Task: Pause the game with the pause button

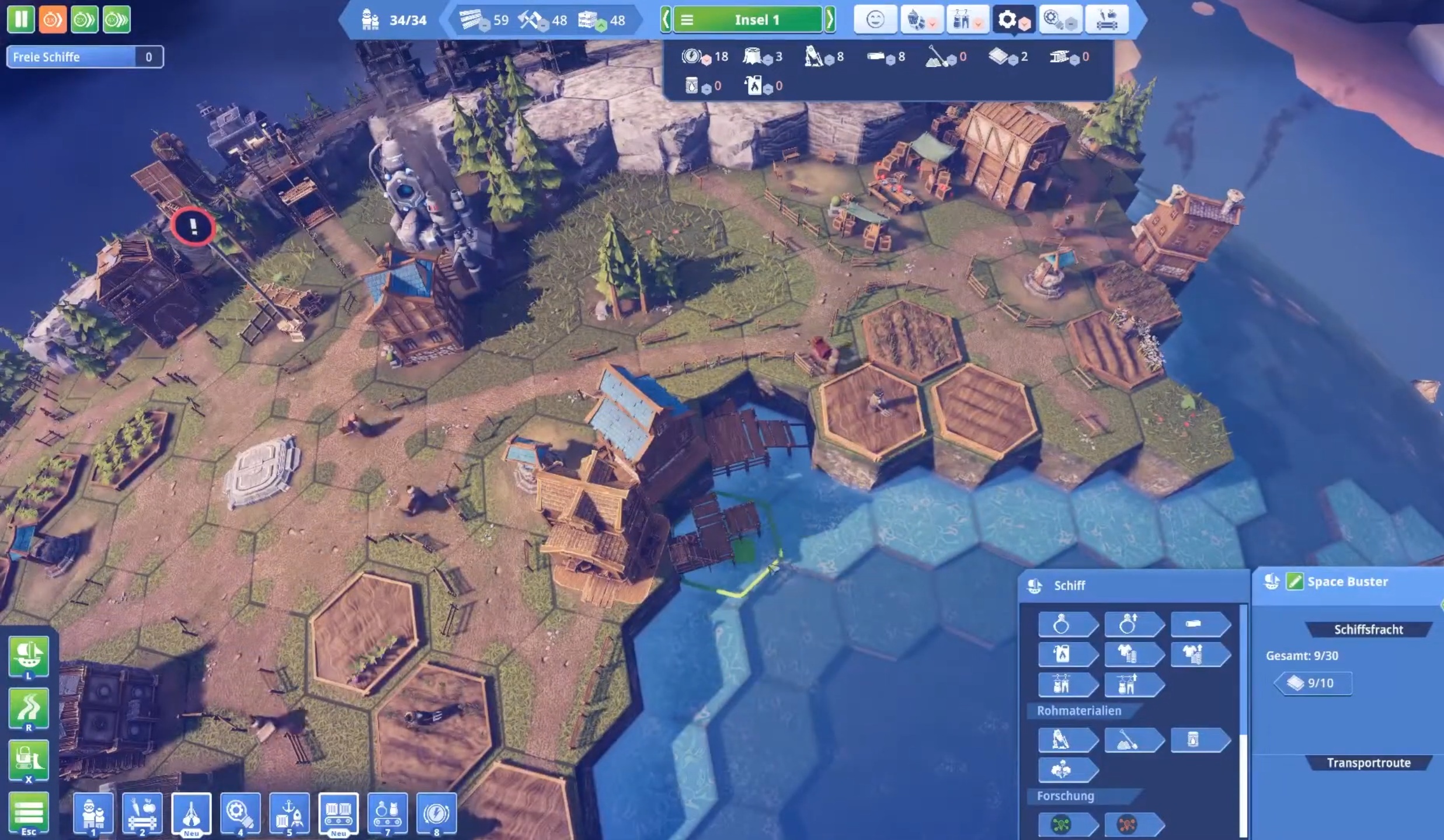Action: coord(20,19)
